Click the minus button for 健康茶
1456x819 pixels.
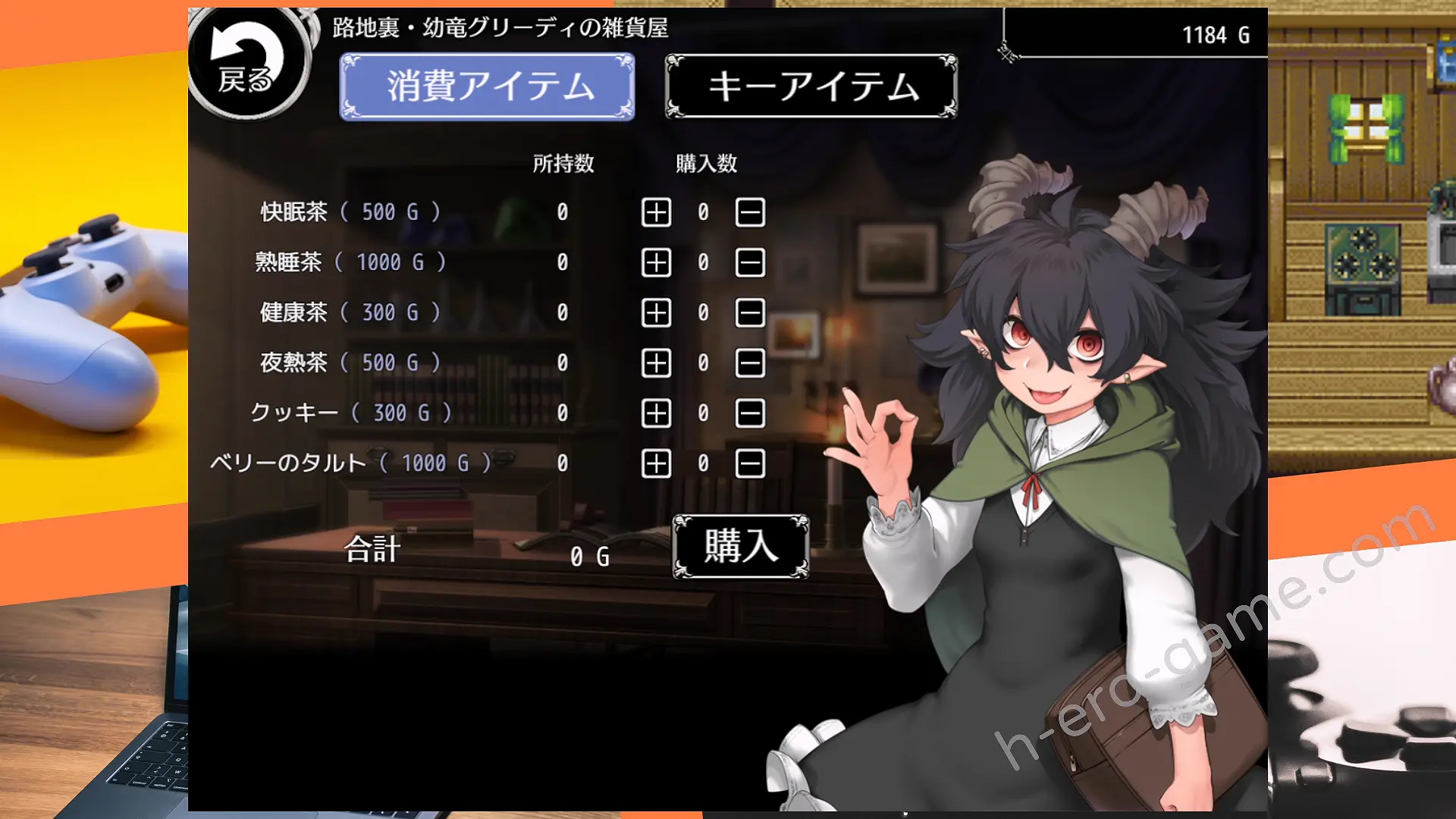point(750,312)
